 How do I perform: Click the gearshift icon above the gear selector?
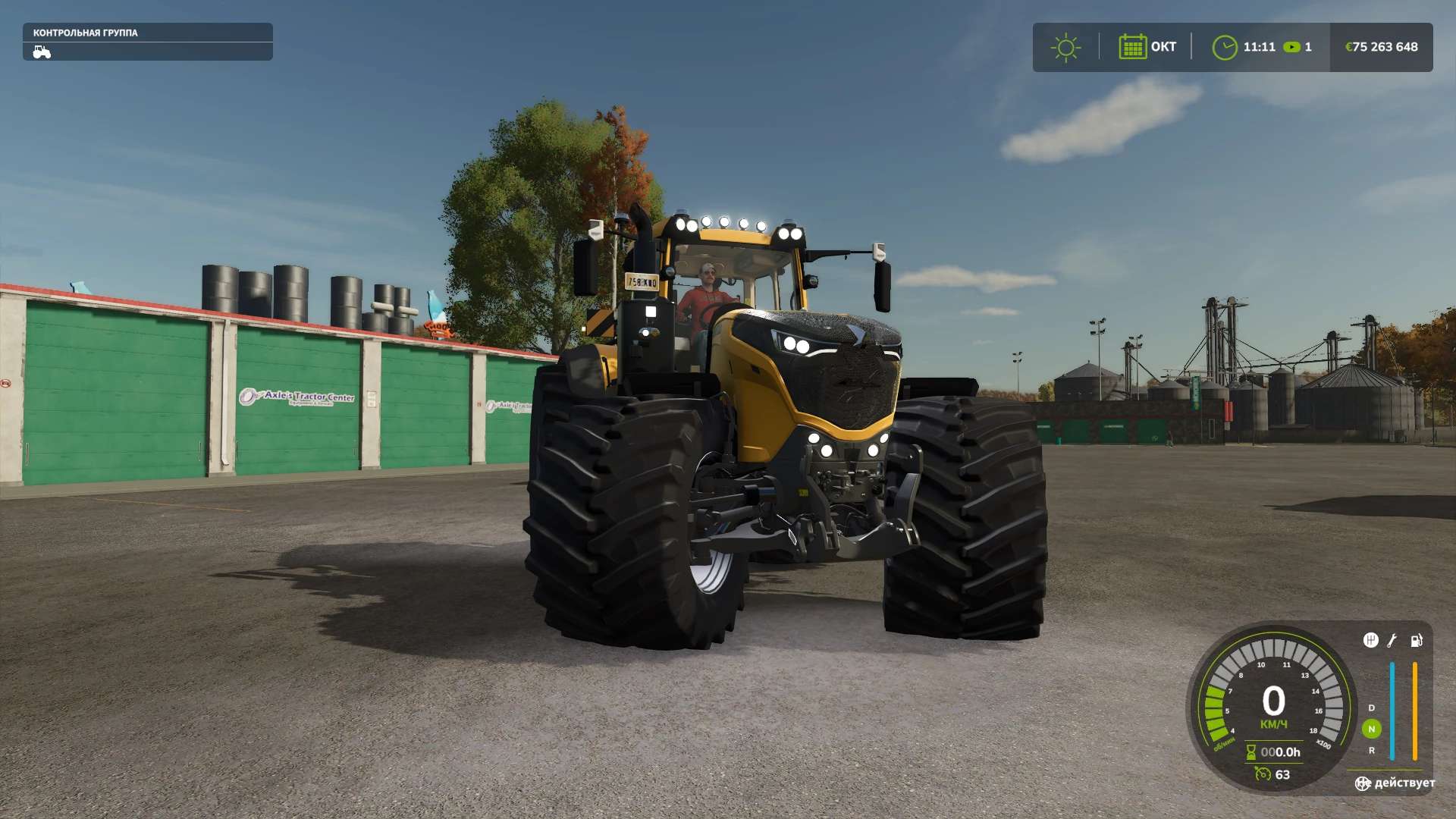tap(1370, 641)
